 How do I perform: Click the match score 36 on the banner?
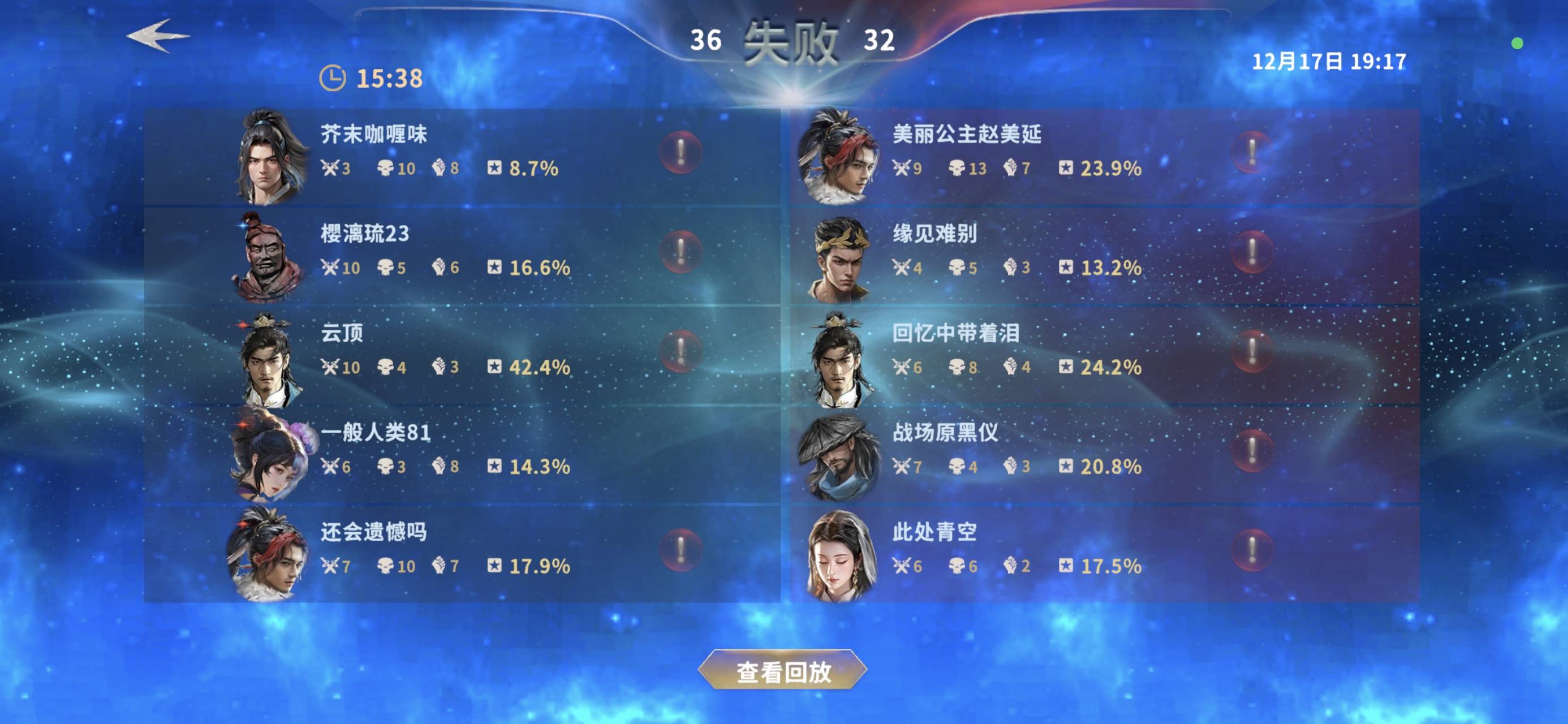[708, 41]
